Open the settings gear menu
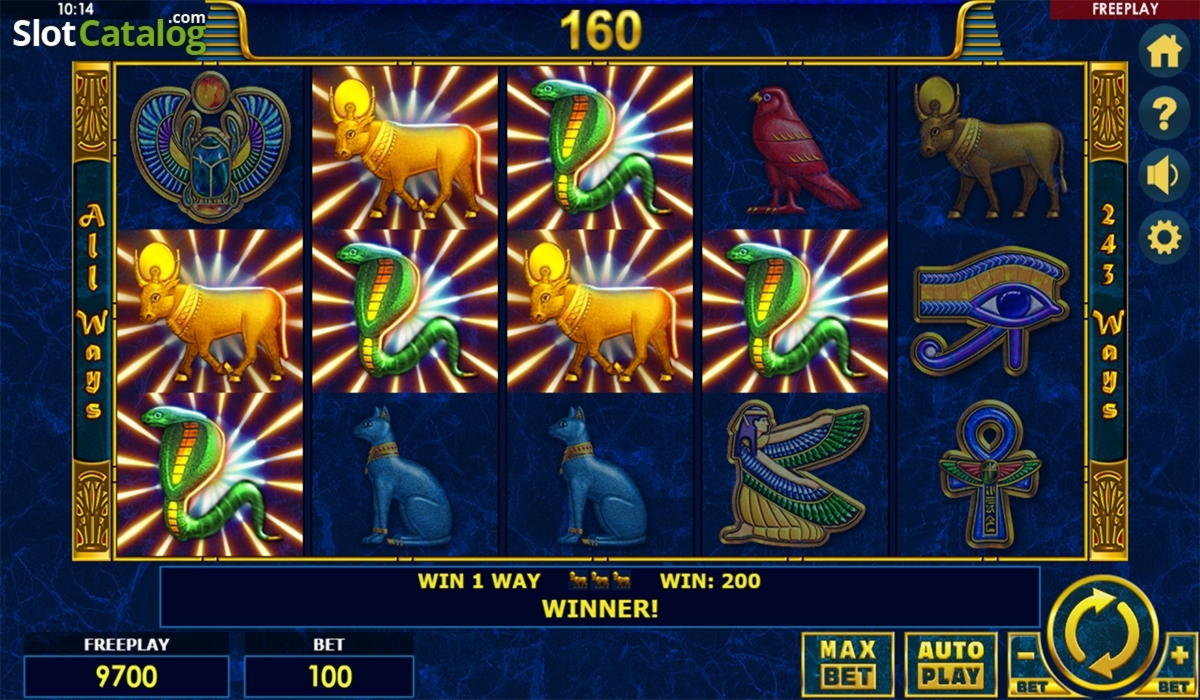The image size is (1200, 700). pyautogui.click(x=1163, y=237)
